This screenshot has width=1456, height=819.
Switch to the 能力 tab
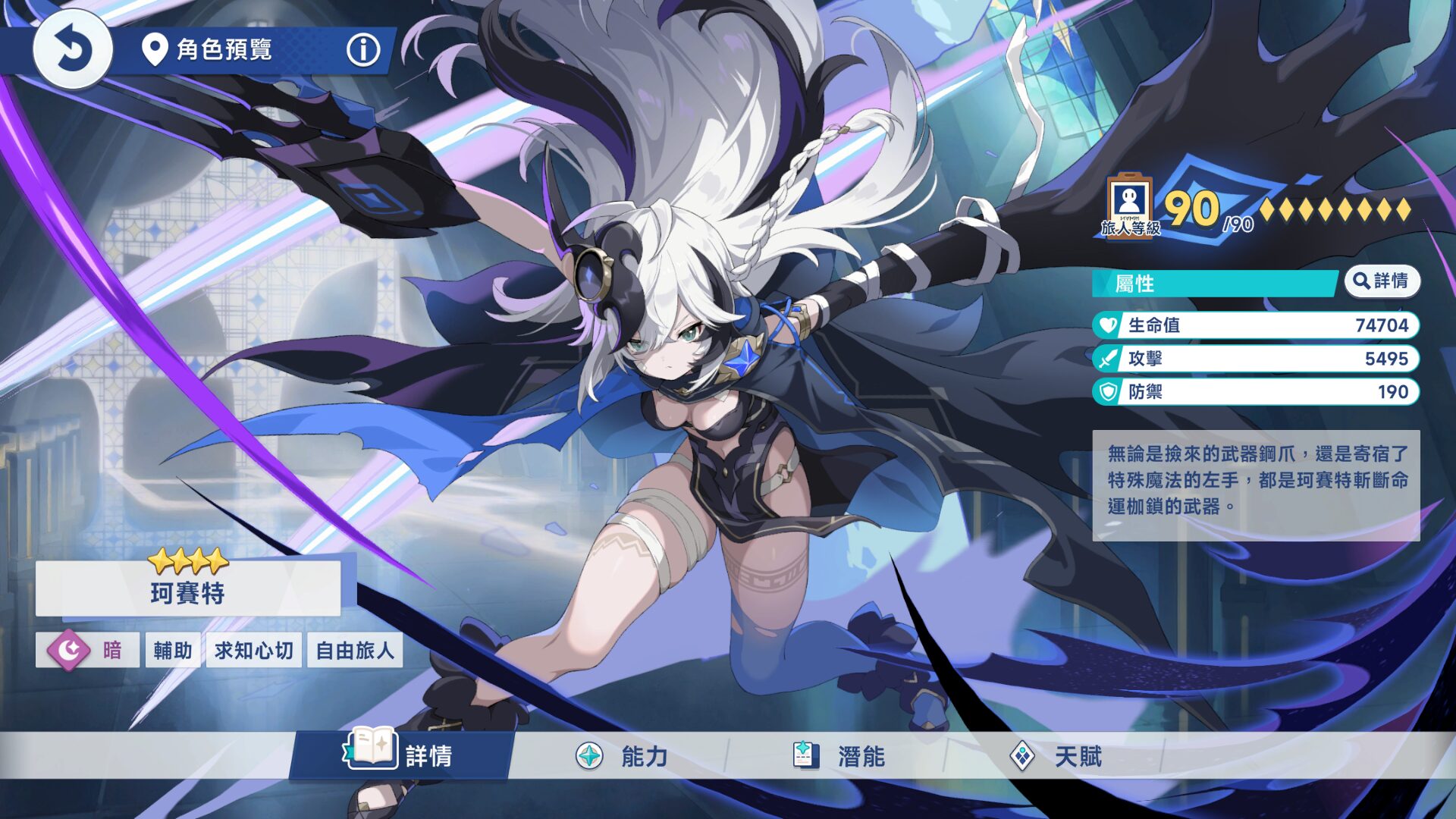645,756
